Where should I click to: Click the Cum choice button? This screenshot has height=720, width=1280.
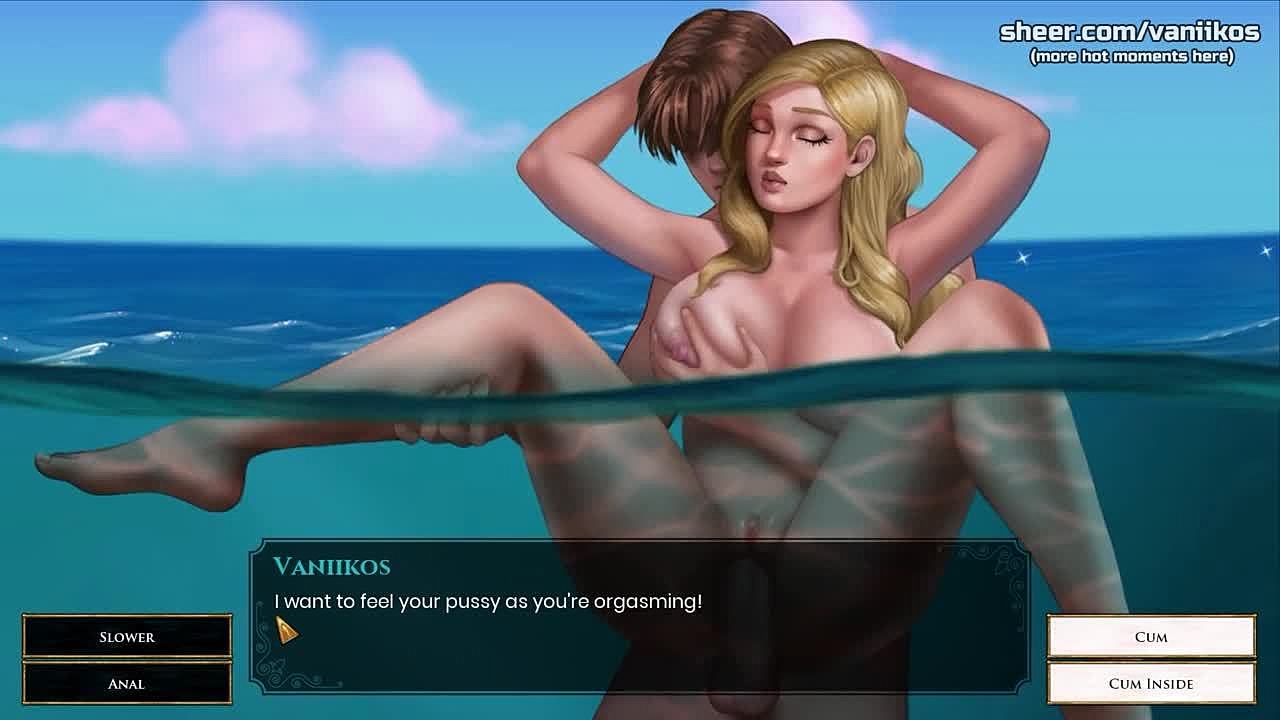tap(1151, 637)
